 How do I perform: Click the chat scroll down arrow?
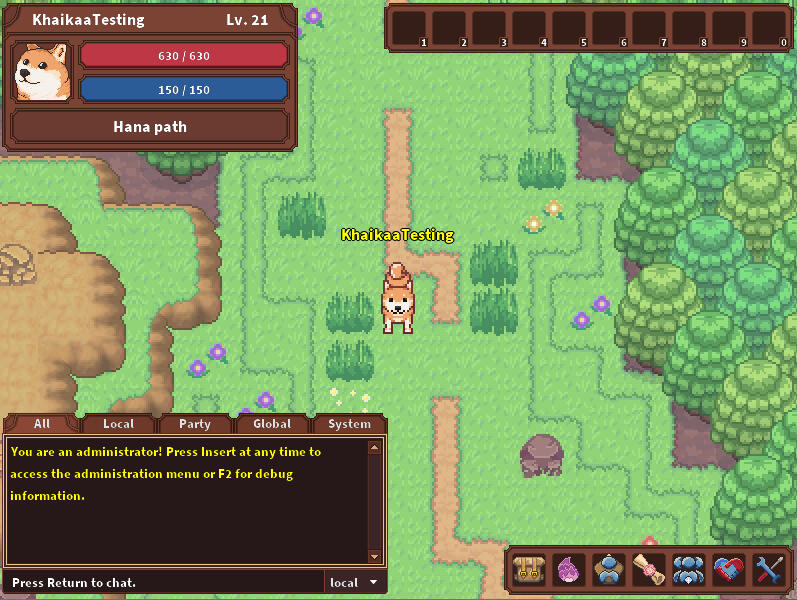[x=376, y=556]
